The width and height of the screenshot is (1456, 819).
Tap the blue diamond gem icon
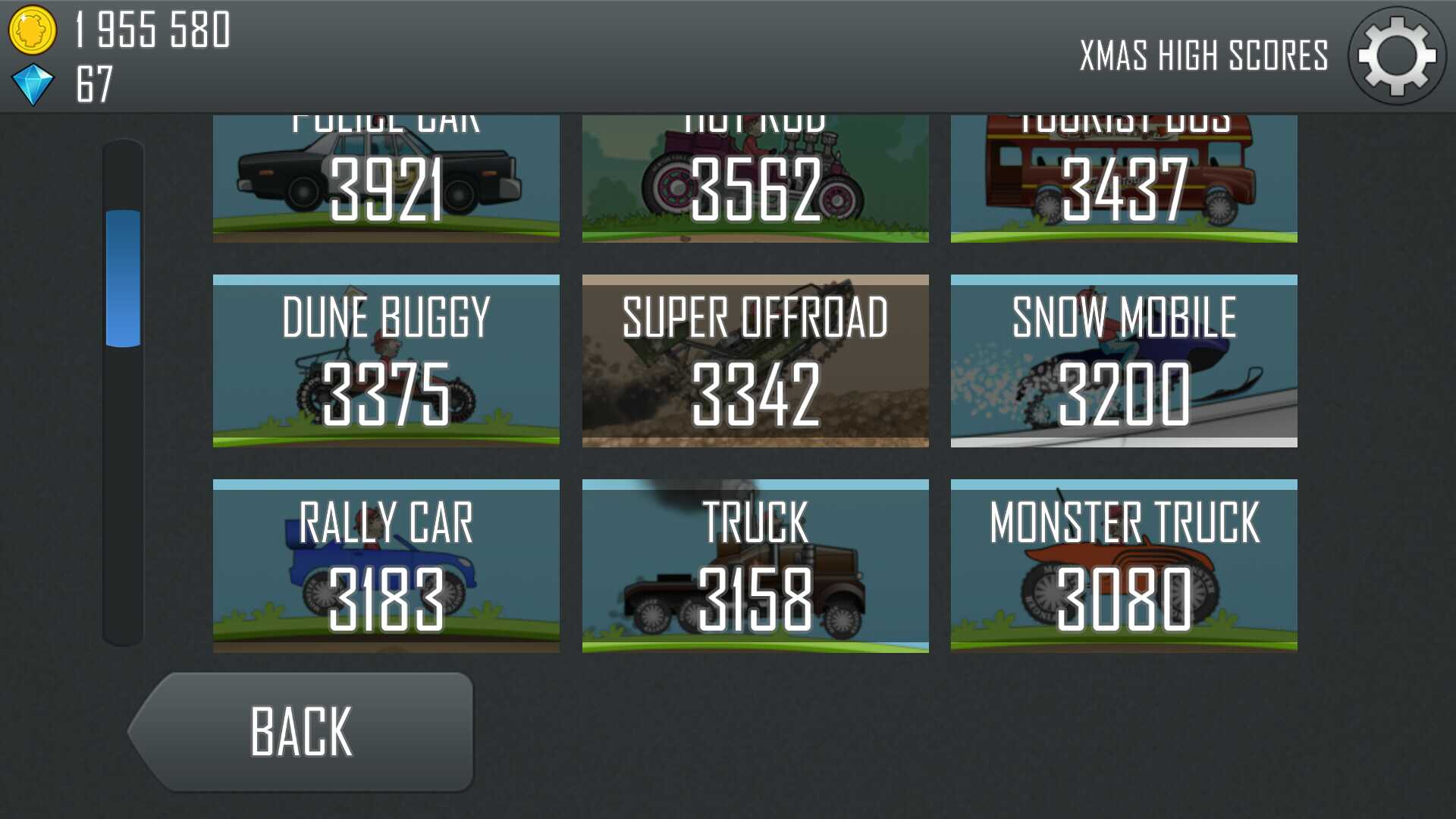(x=33, y=84)
